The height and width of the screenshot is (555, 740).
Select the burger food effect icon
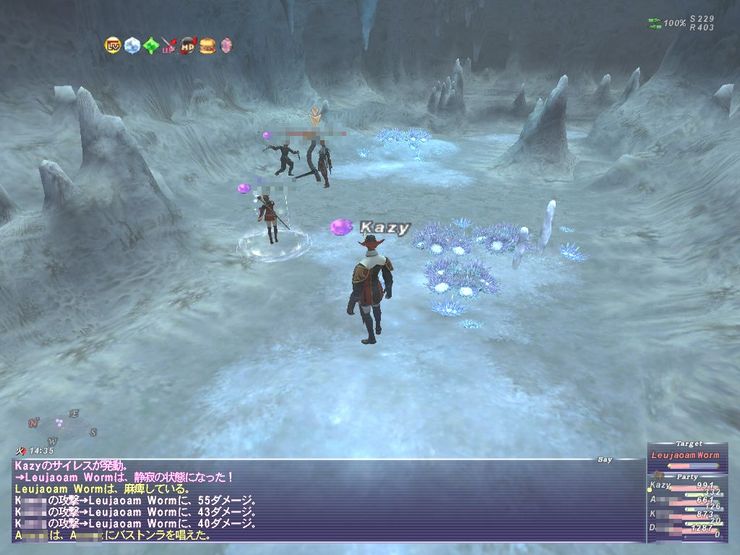click(x=207, y=45)
